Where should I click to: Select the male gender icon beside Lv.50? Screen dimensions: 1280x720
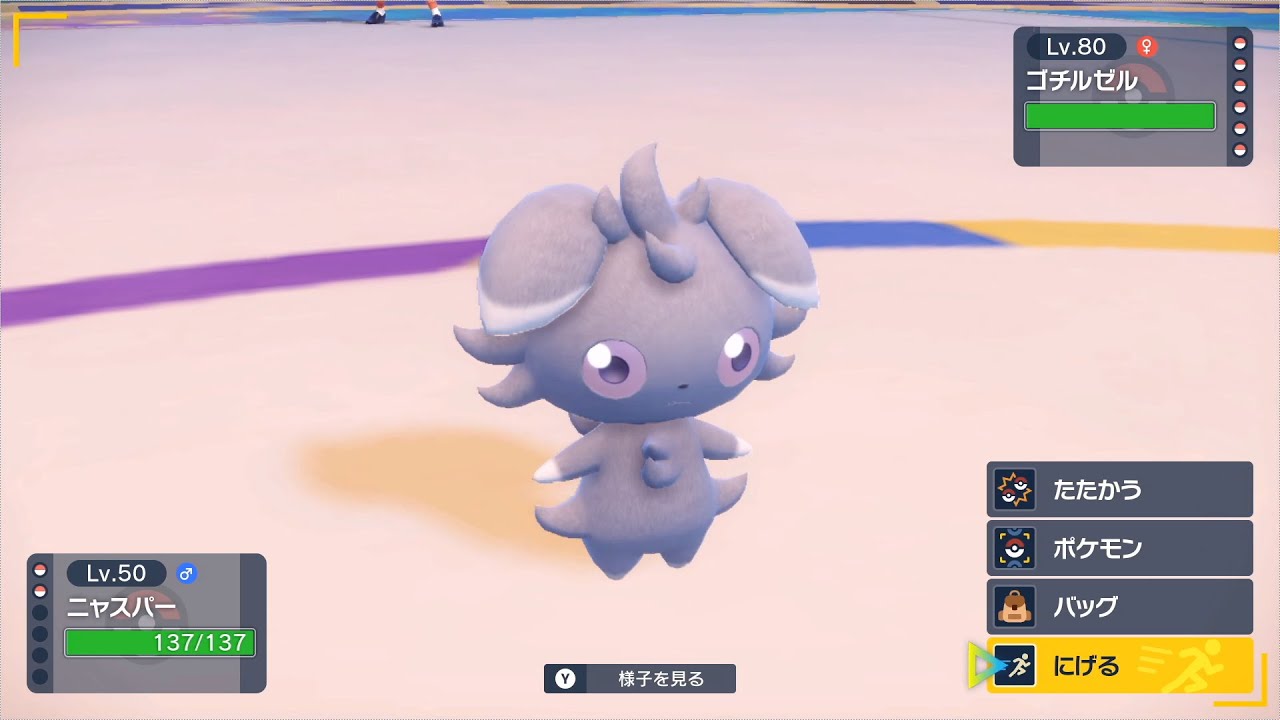pos(185,573)
